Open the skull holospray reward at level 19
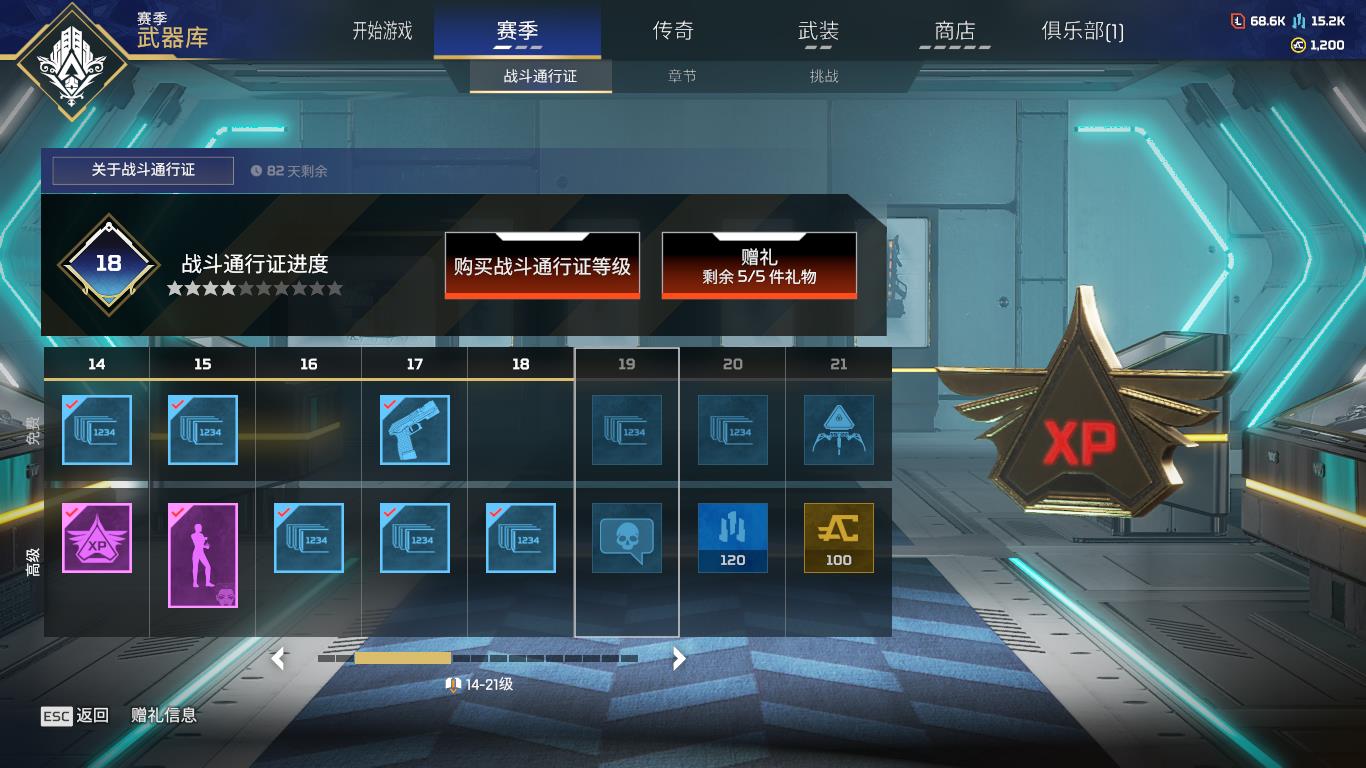The height and width of the screenshot is (768, 1366). point(626,538)
